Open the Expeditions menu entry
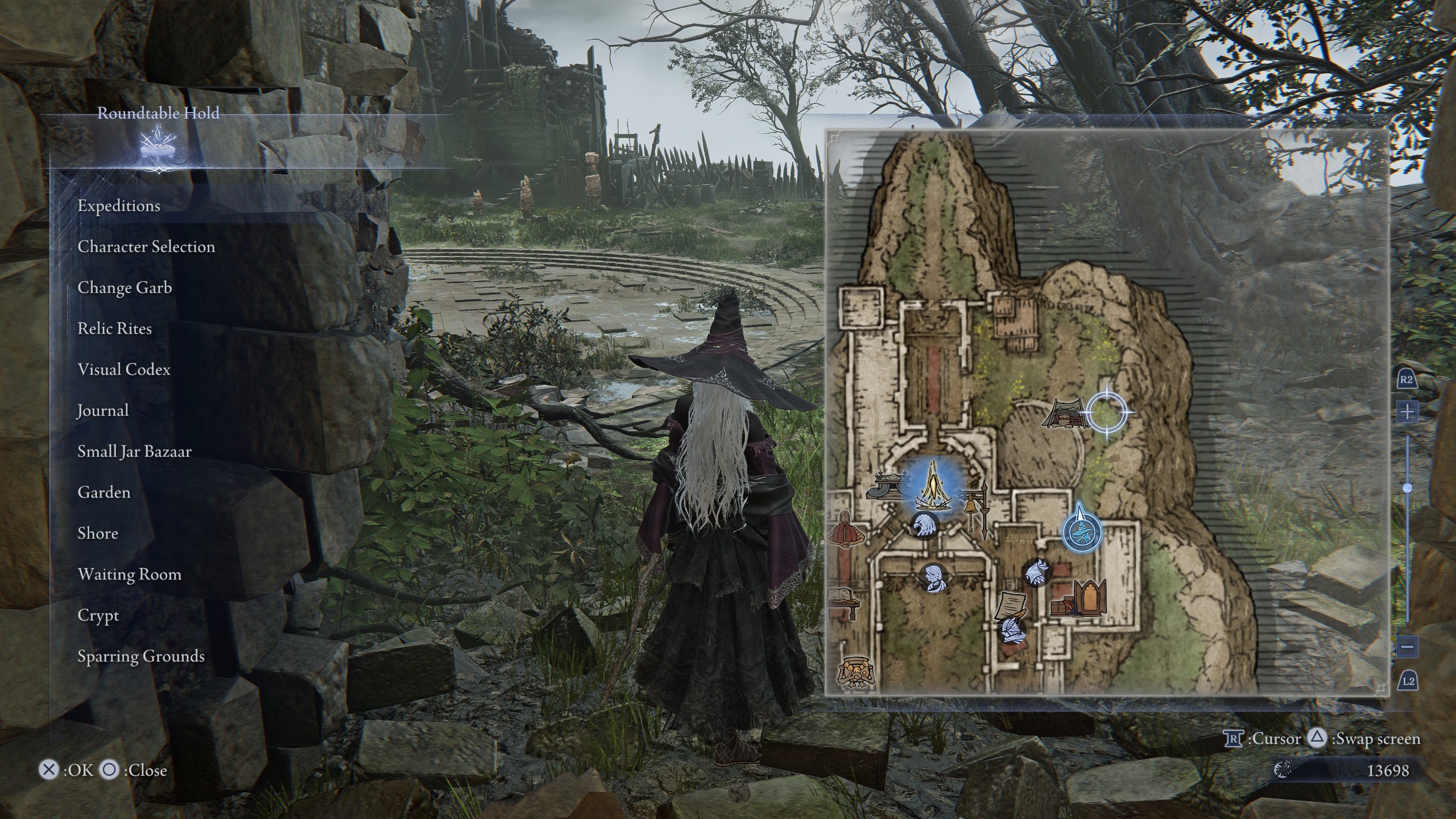The image size is (1456, 819). pos(119,206)
